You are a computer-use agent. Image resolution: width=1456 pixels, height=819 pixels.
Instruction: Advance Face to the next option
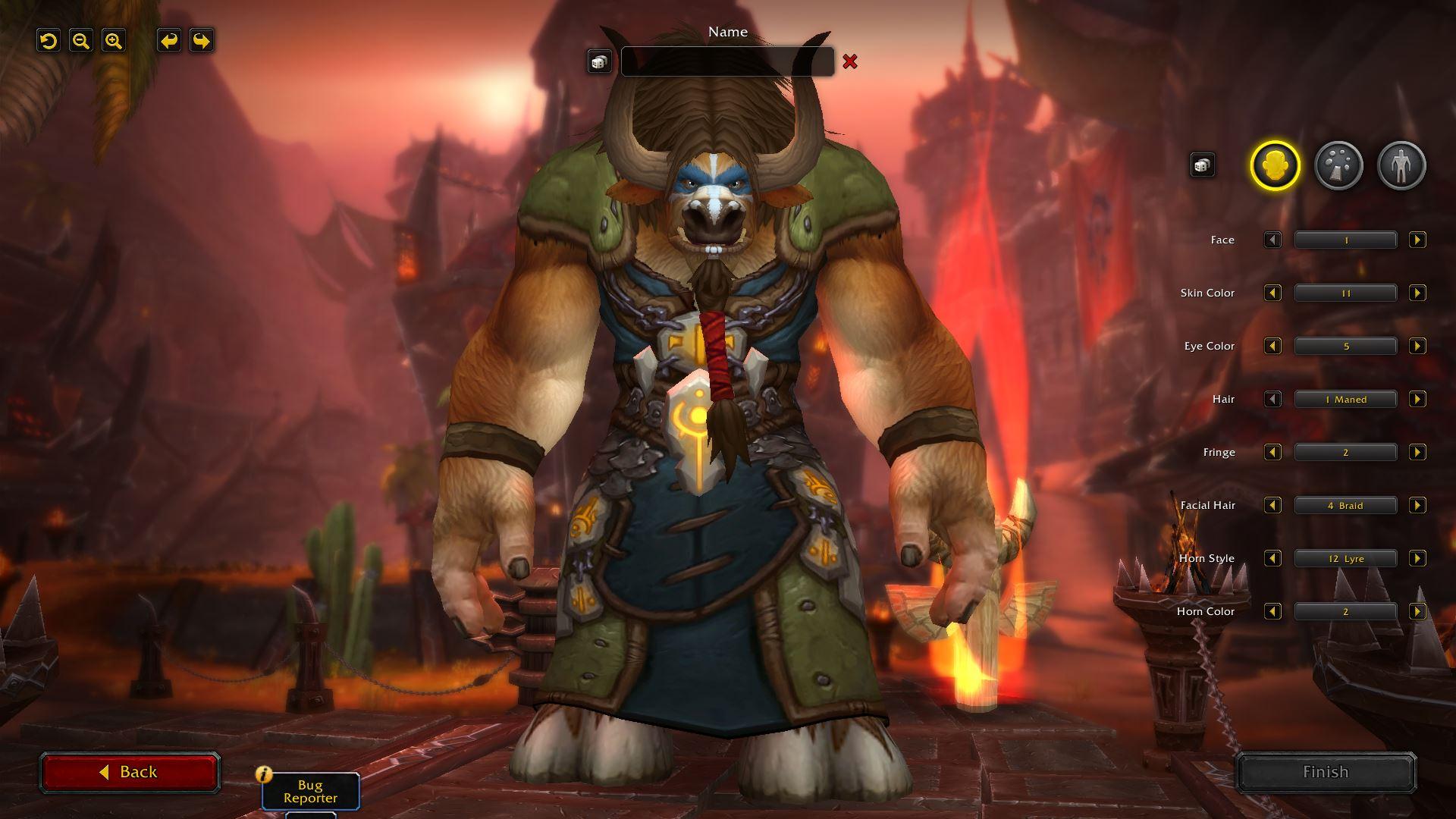click(x=1417, y=240)
